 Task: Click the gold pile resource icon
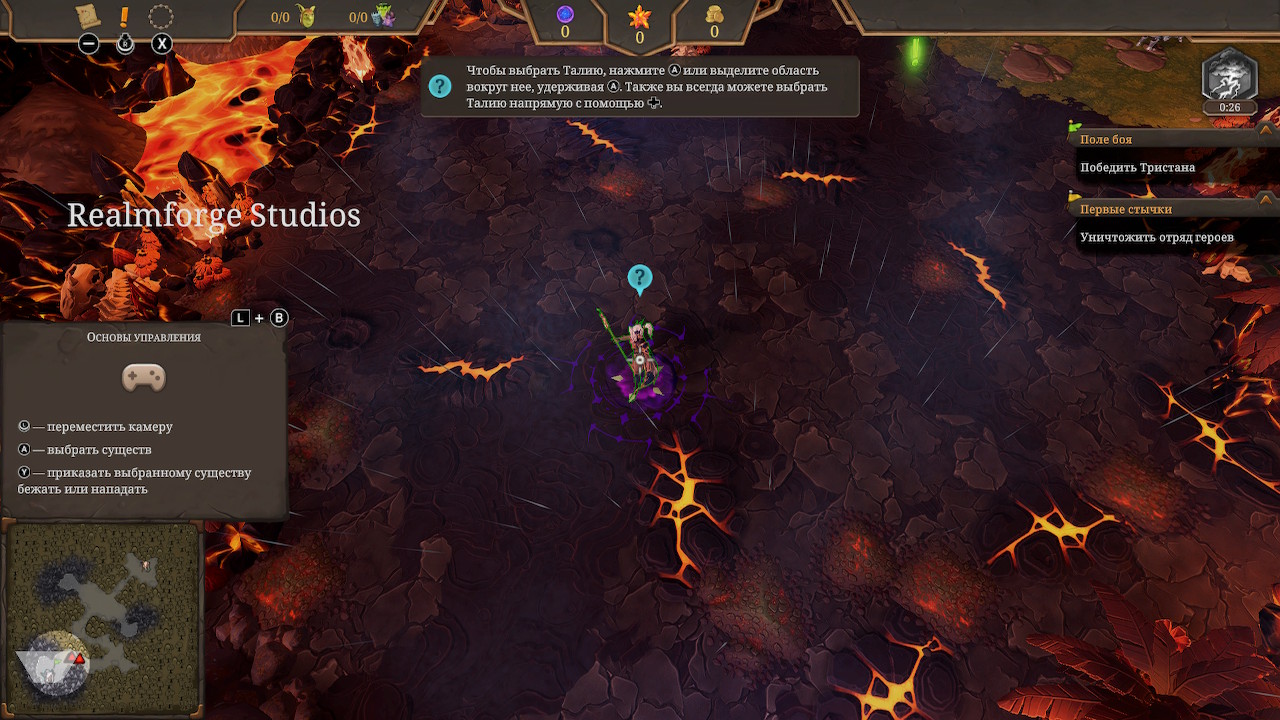714,14
